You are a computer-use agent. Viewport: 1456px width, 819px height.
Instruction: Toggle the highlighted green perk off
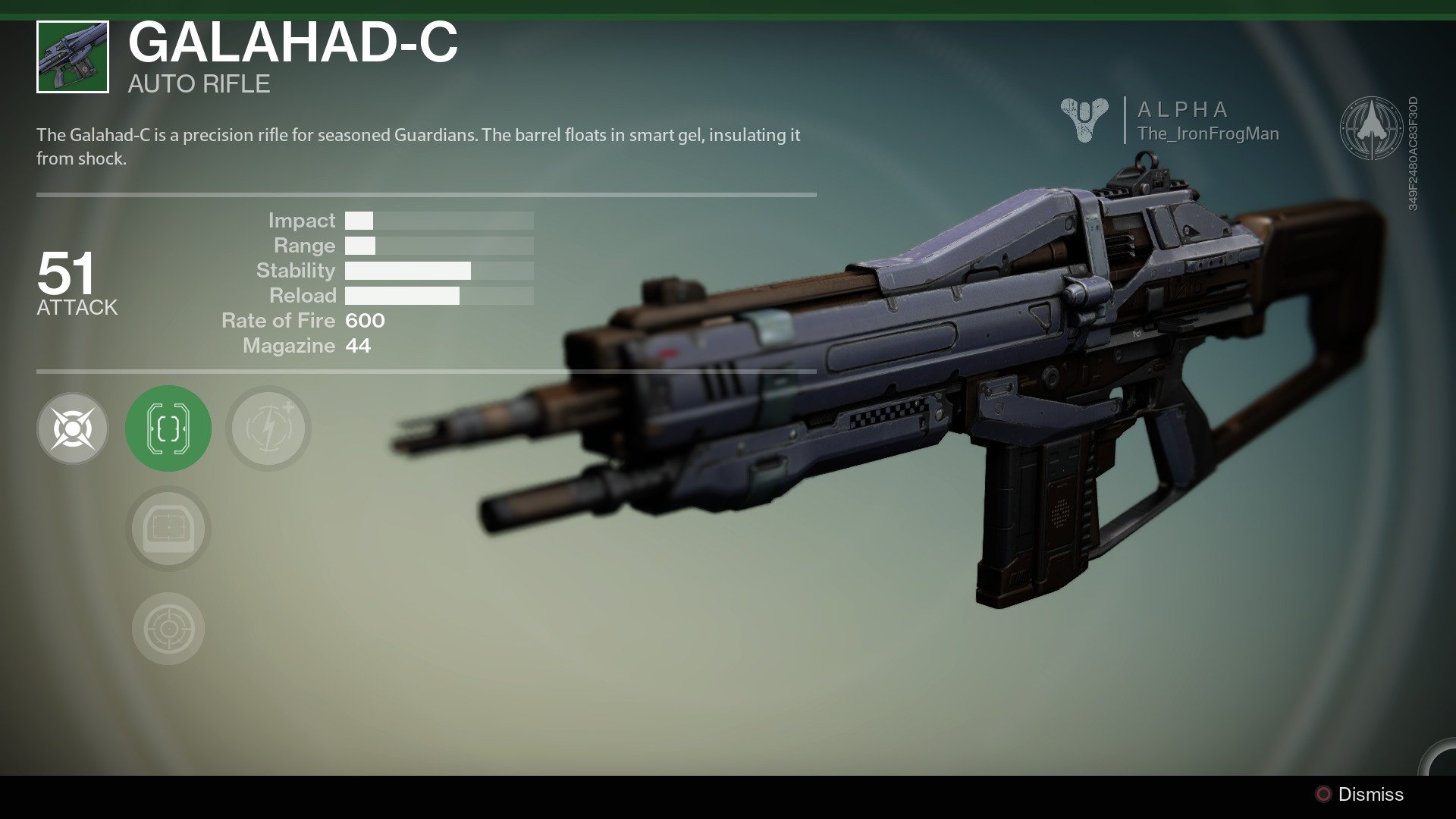click(168, 427)
